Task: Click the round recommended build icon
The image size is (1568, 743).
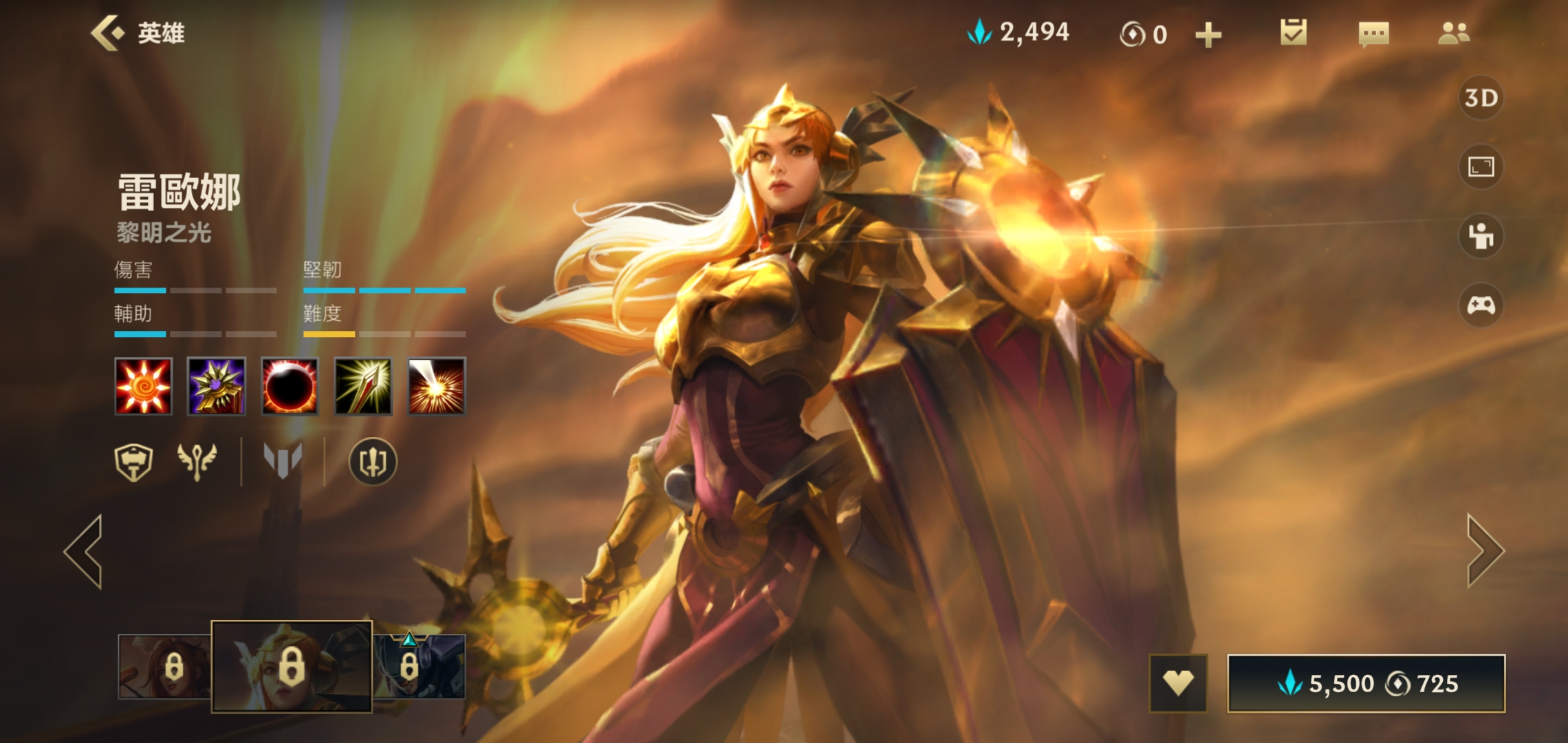Action: [373, 462]
